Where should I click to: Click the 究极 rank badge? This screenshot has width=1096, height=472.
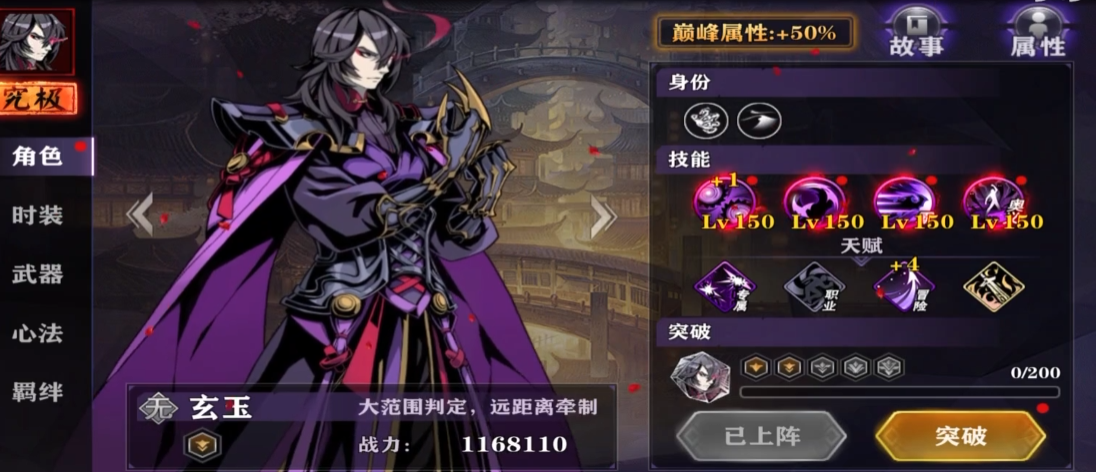(37, 99)
